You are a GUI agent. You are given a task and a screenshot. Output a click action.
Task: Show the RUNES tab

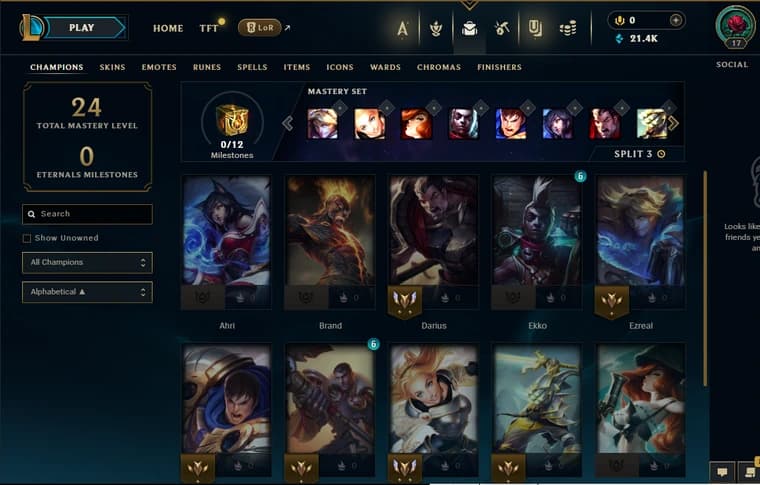point(207,67)
